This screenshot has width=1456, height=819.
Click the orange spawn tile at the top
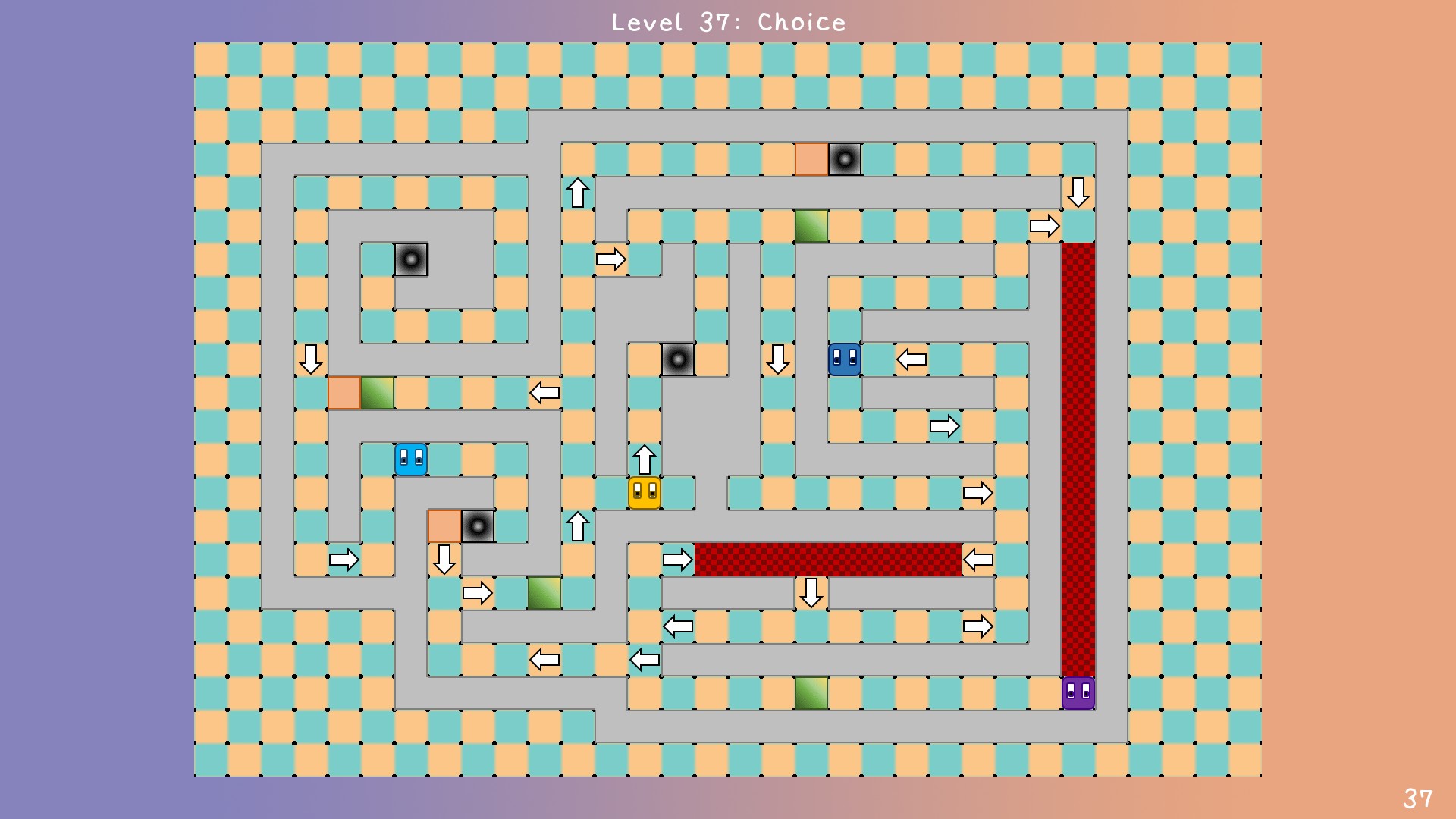(811, 158)
